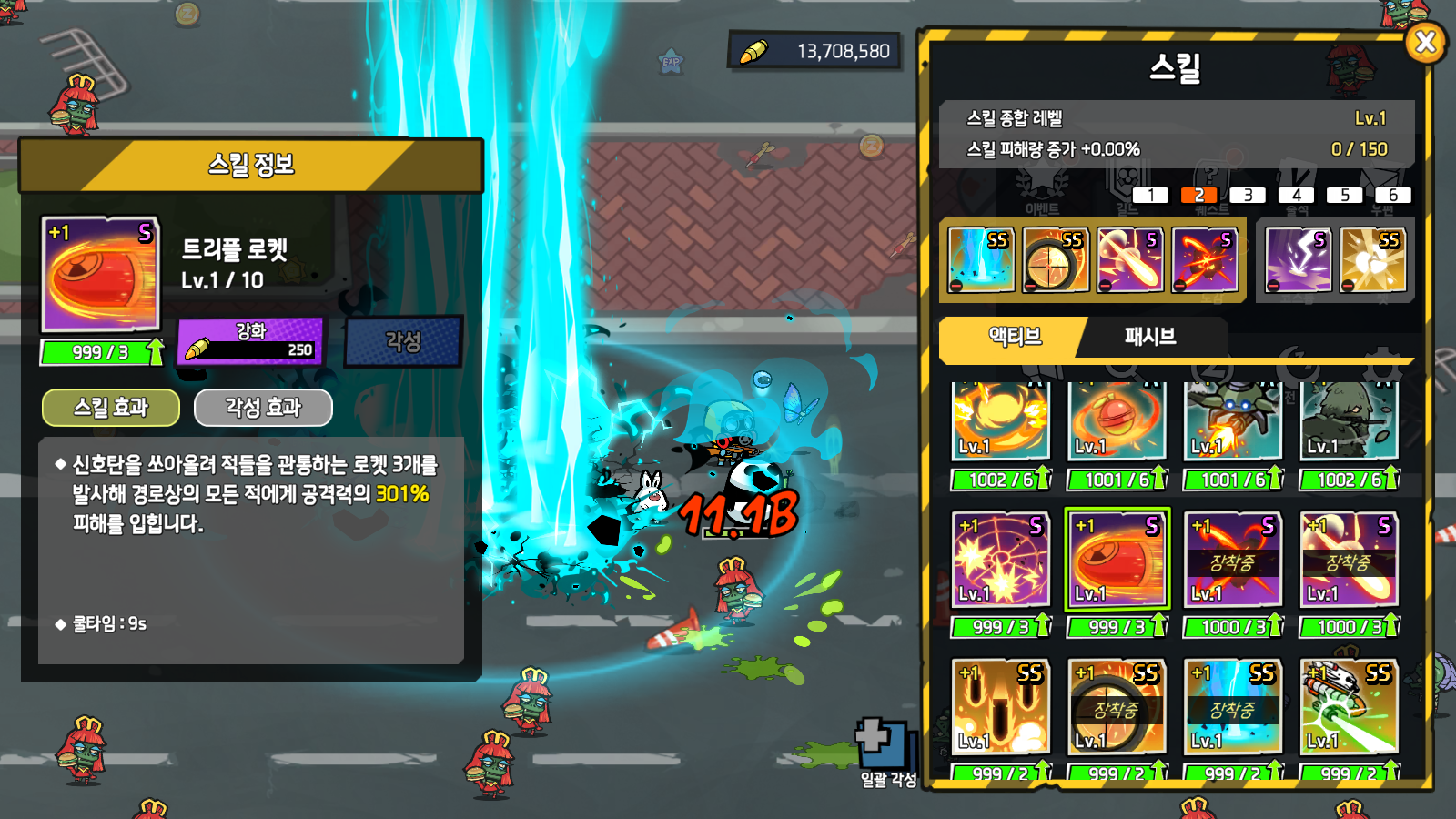Select the robot turret skill with 1001/6 progress
Image resolution: width=1456 pixels, height=819 pixels.
(x=1231, y=419)
